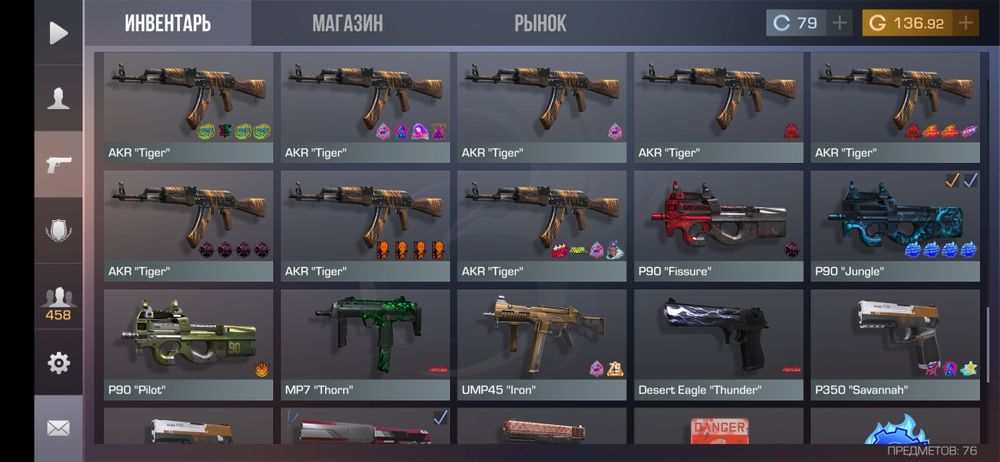Choose the P90 "Pilot" skin
The width and height of the screenshot is (1000, 462).
(188, 343)
